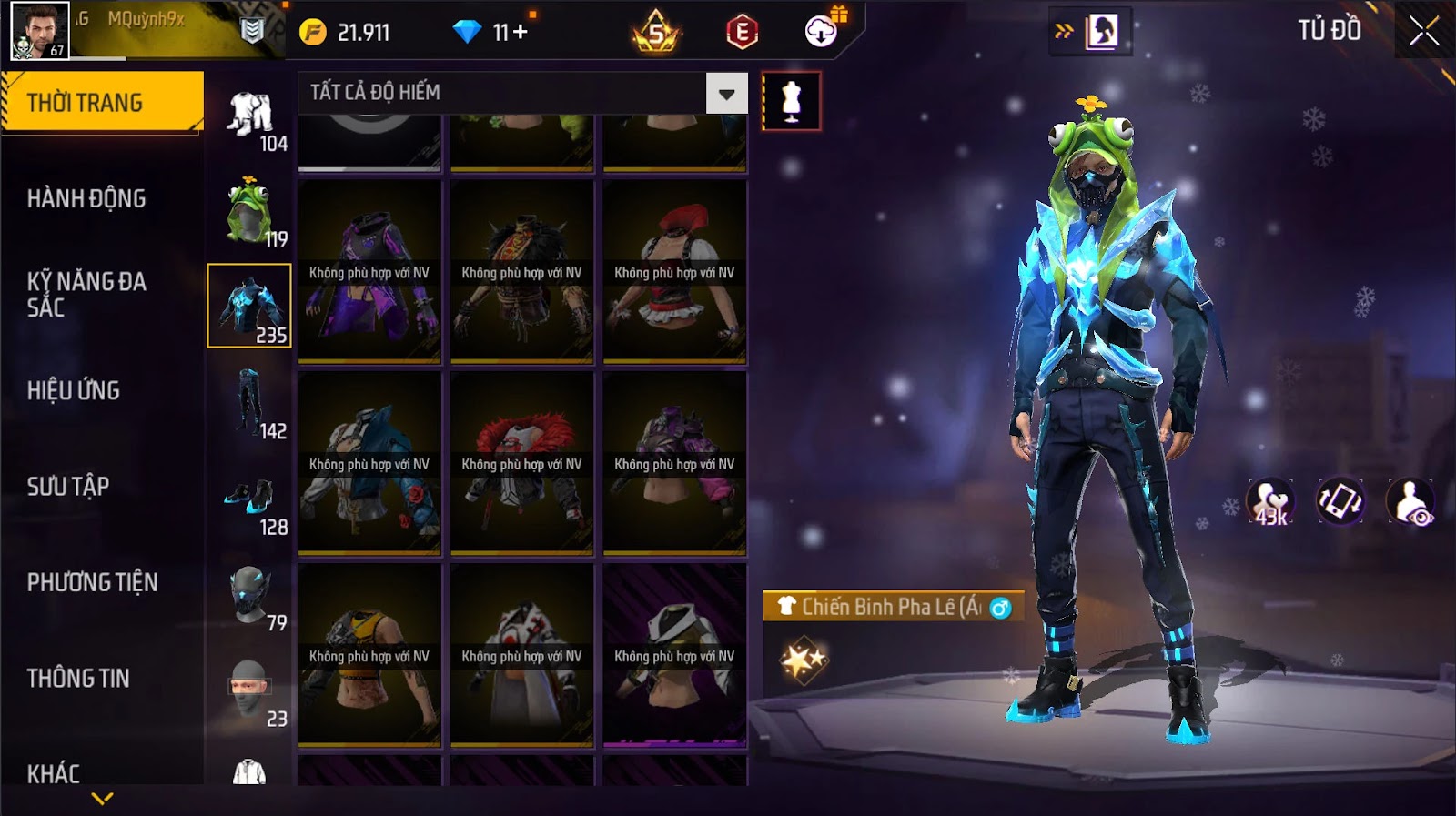Close the wardrobe screen
Image resolution: width=1456 pixels, height=816 pixels.
coord(1423,32)
